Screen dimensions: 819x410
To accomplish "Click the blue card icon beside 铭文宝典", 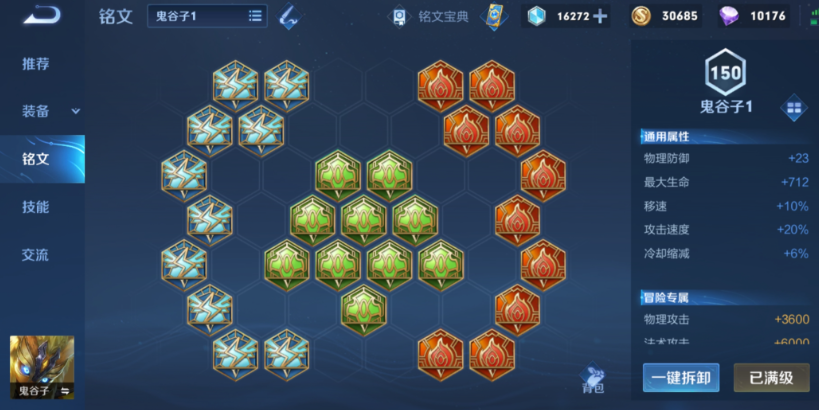I will point(491,16).
